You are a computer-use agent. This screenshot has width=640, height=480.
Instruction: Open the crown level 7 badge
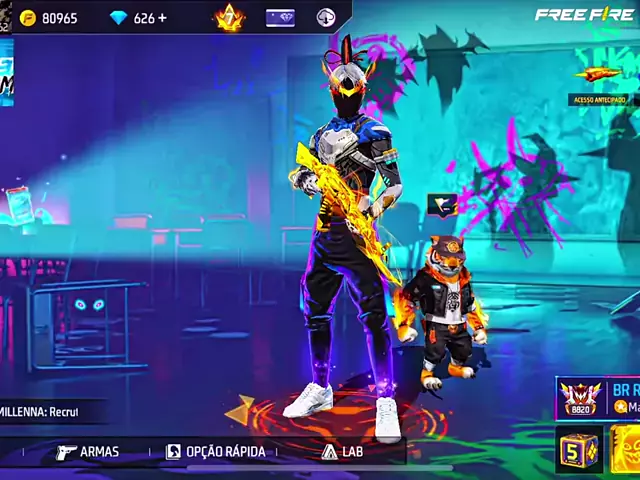(x=230, y=17)
